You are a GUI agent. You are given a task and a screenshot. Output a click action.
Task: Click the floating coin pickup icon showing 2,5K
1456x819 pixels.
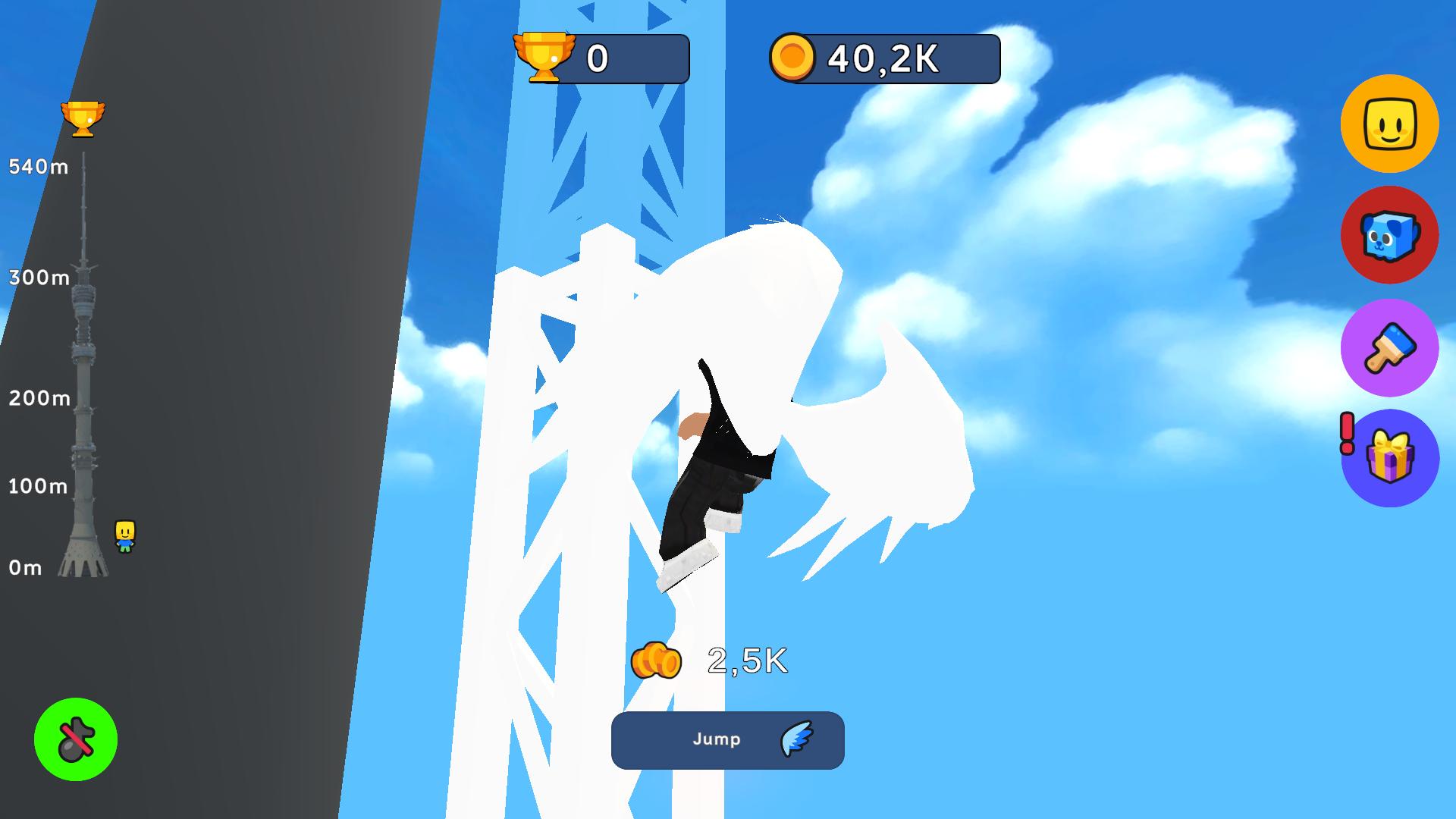pyautogui.click(x=657, y=659)
